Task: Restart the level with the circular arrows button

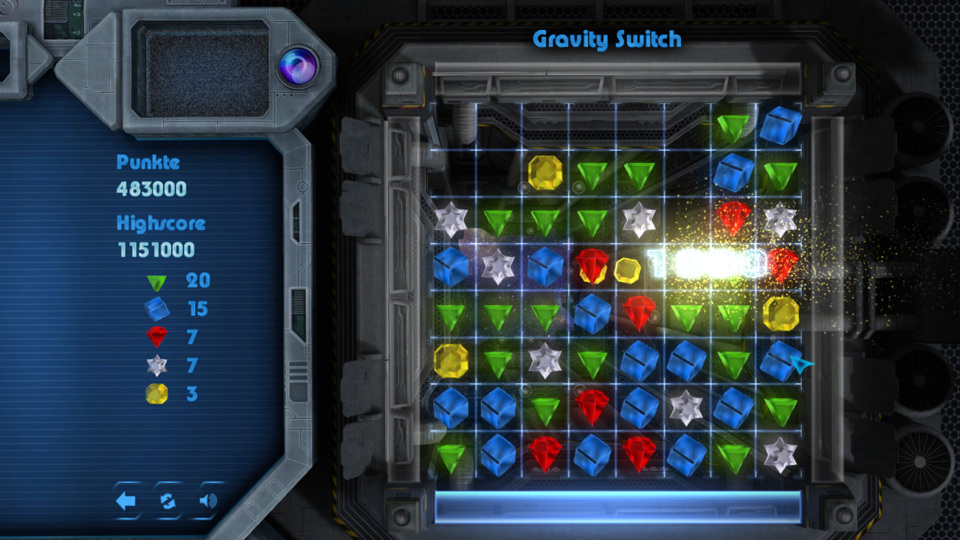Action: point(168,501)
